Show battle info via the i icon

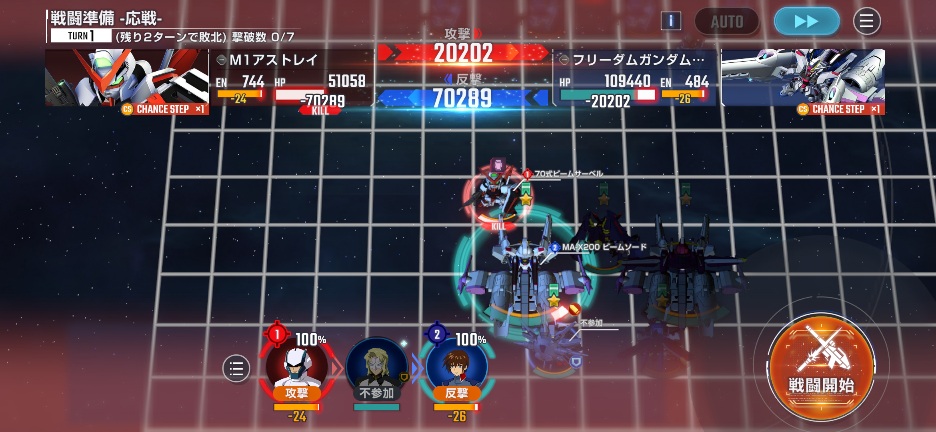671,21
